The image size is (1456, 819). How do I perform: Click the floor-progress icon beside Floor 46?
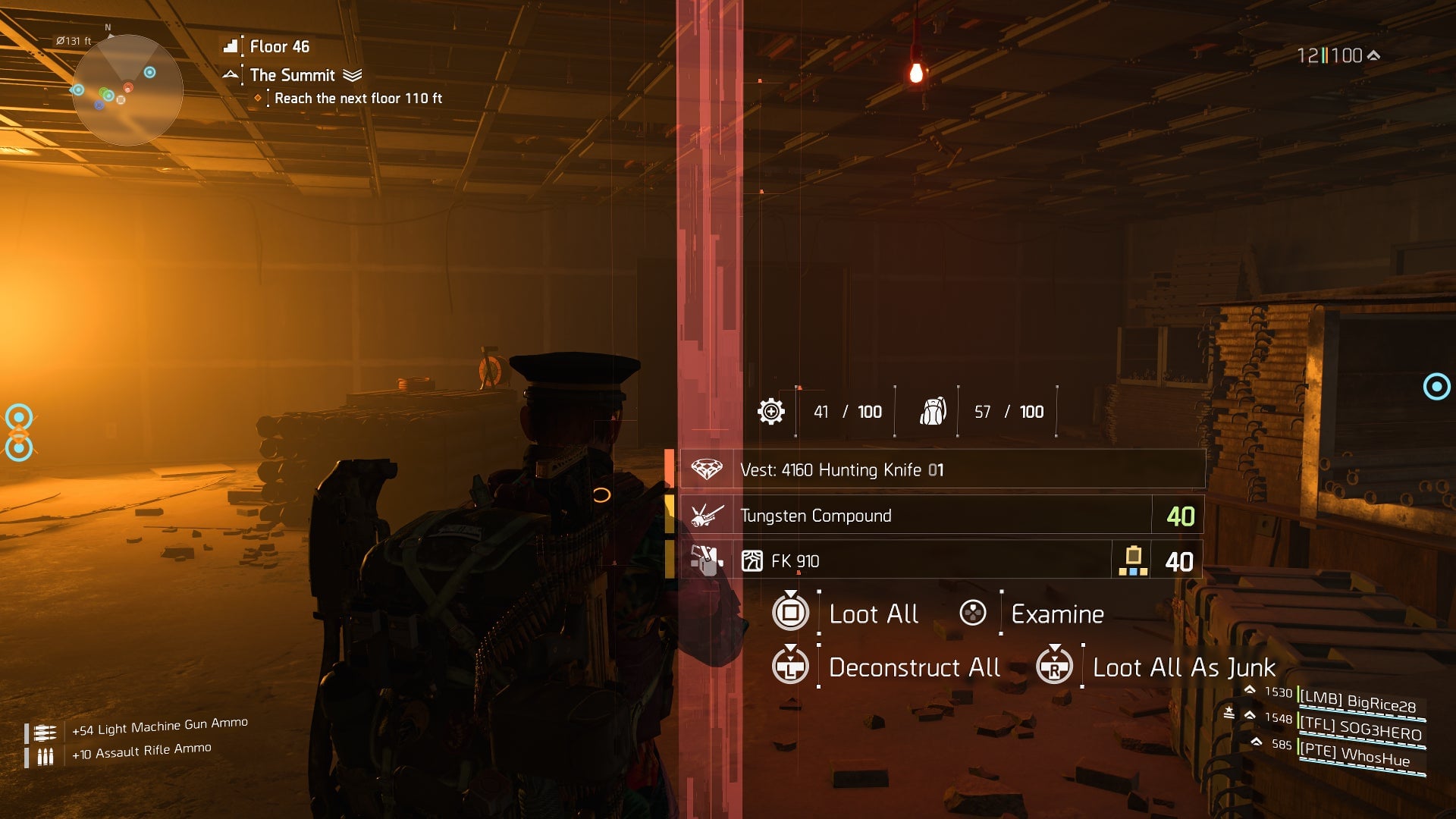(230, 46)
